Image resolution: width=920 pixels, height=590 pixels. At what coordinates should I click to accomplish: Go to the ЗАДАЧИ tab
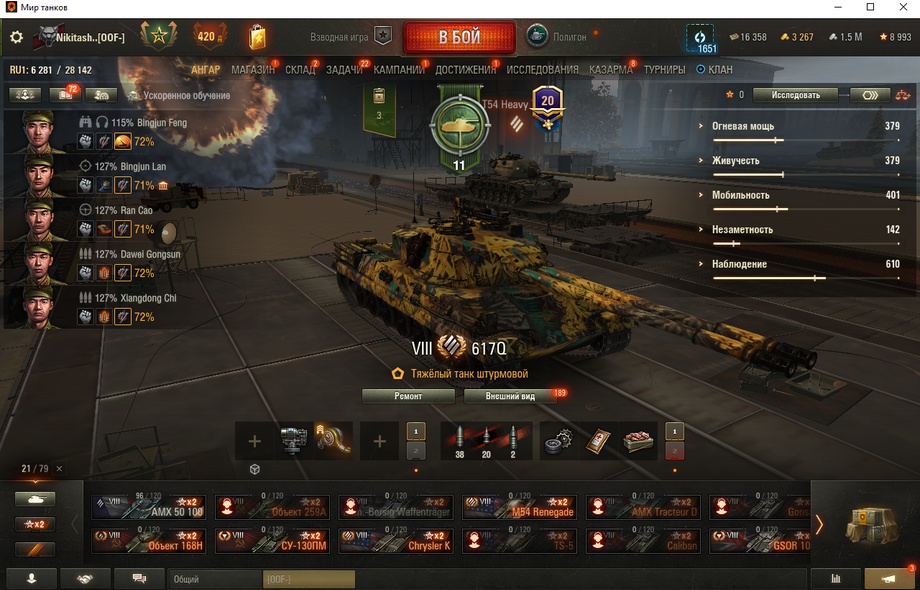click(x=344, y=70)
